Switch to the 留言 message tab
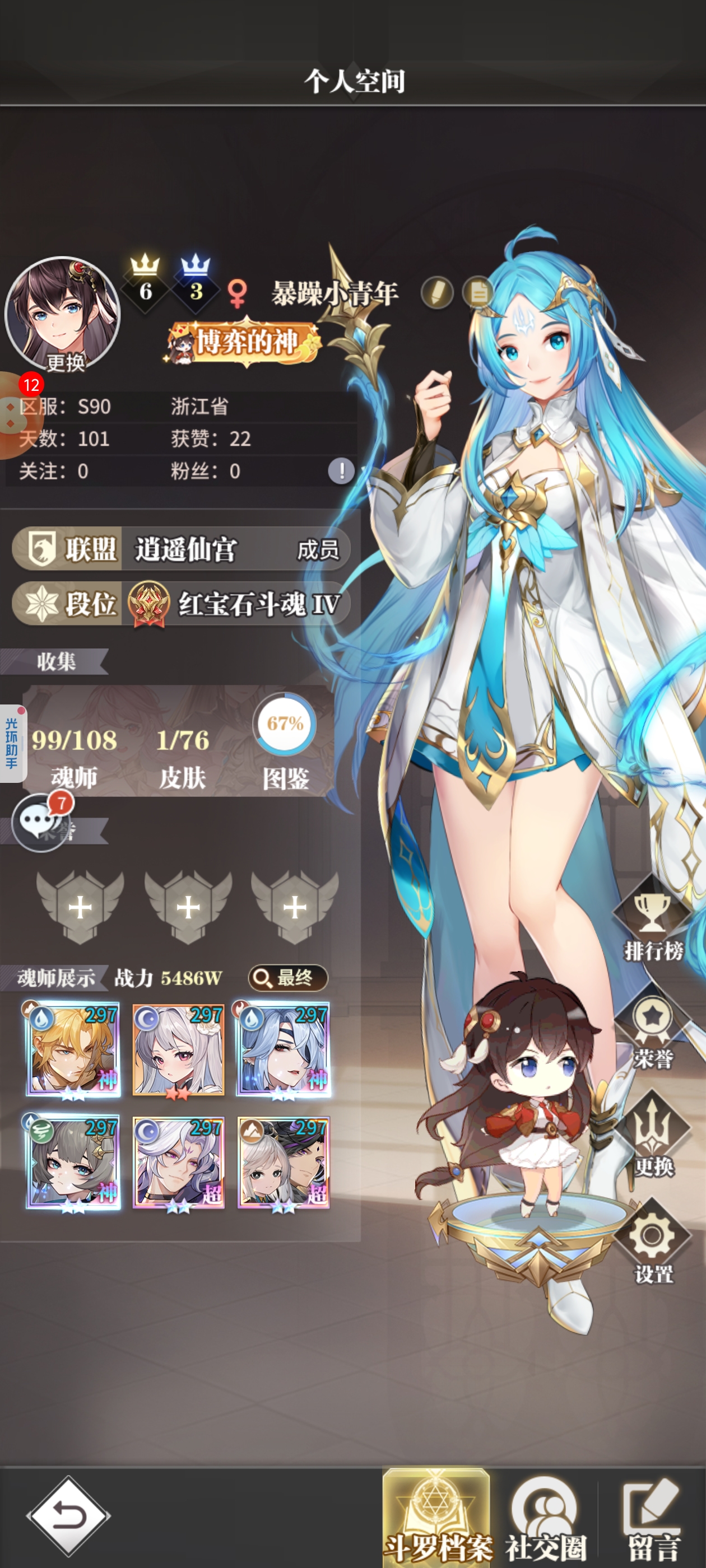 pos(653,1520)
